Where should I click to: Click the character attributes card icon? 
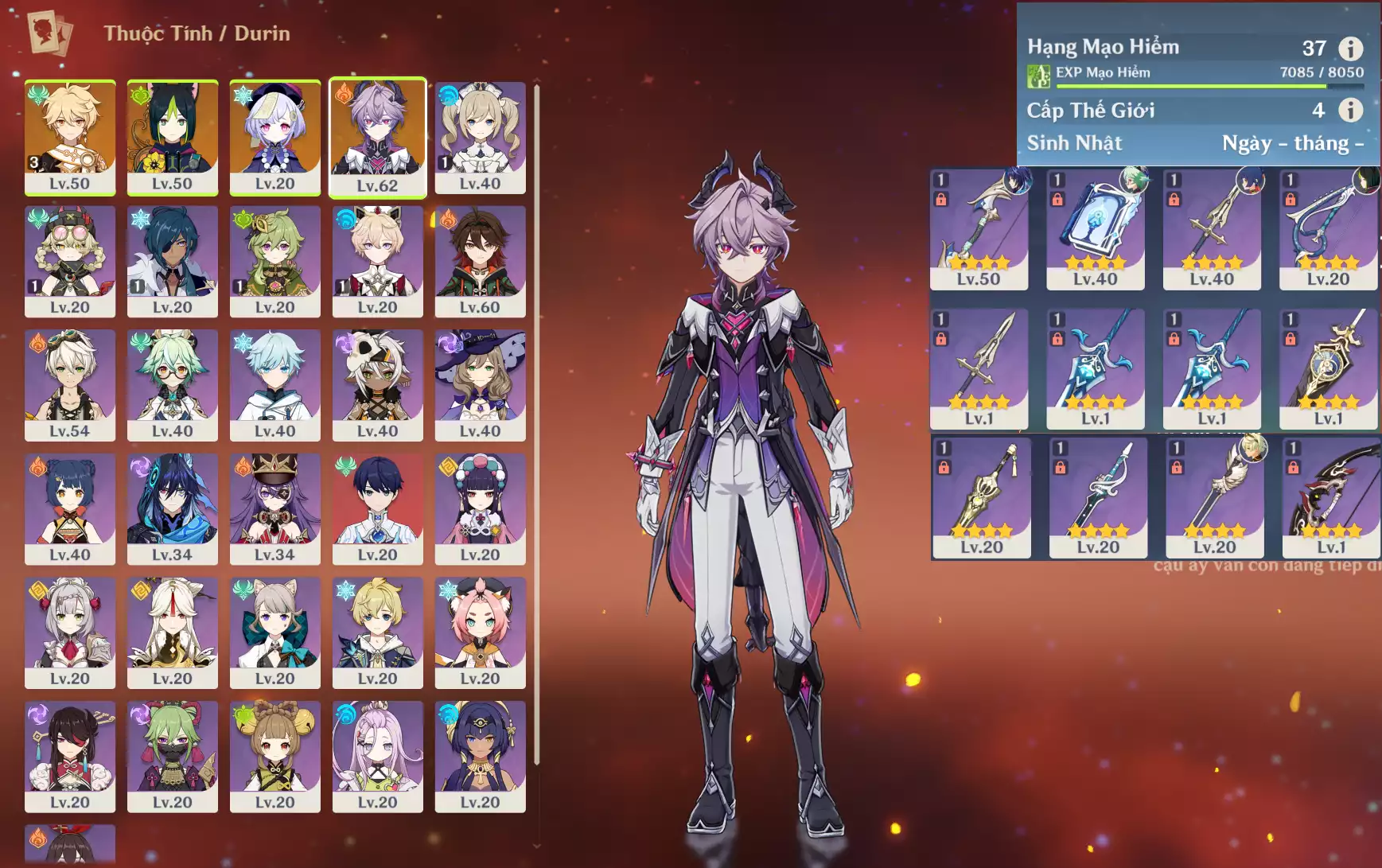pos(49,33)
